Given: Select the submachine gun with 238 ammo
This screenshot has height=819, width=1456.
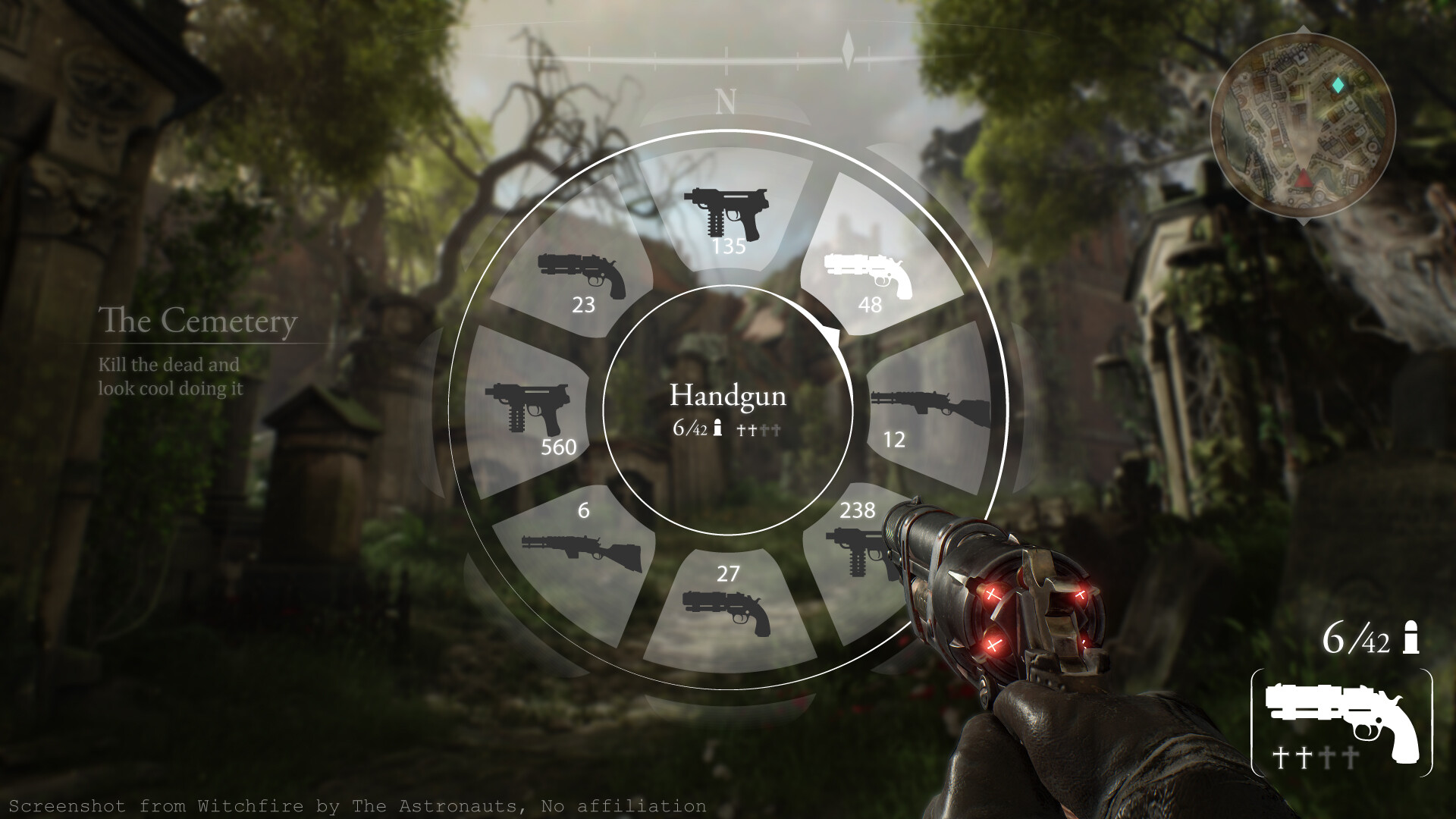Looking at the screenshot, I should click(857, 546).
